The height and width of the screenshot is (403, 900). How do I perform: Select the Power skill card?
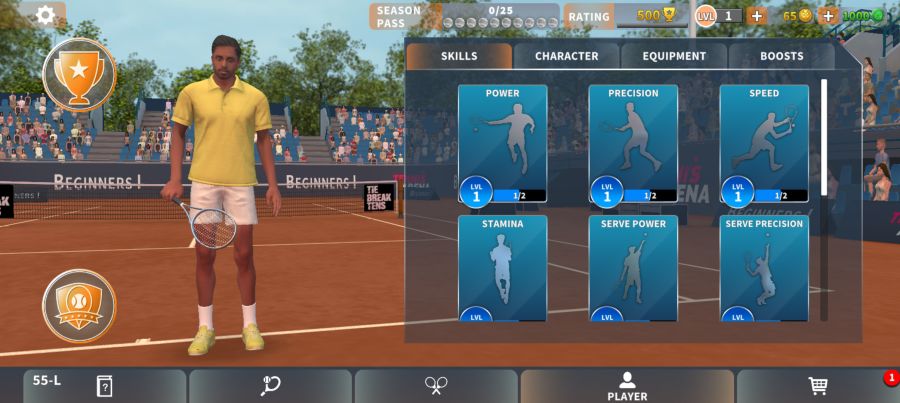point(502,144)
